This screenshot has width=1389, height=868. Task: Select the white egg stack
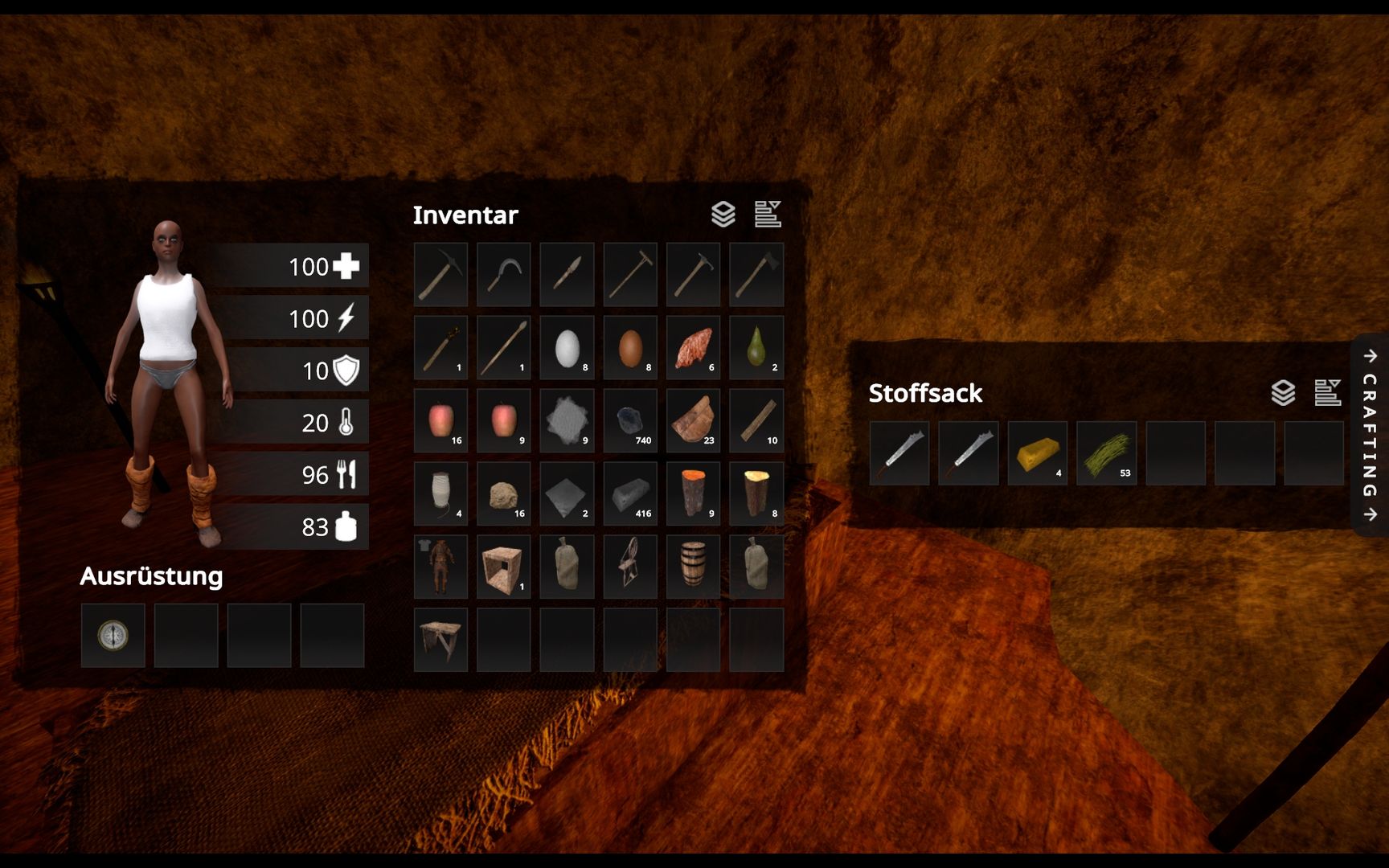pyautogui.click(x=567, y=347)
